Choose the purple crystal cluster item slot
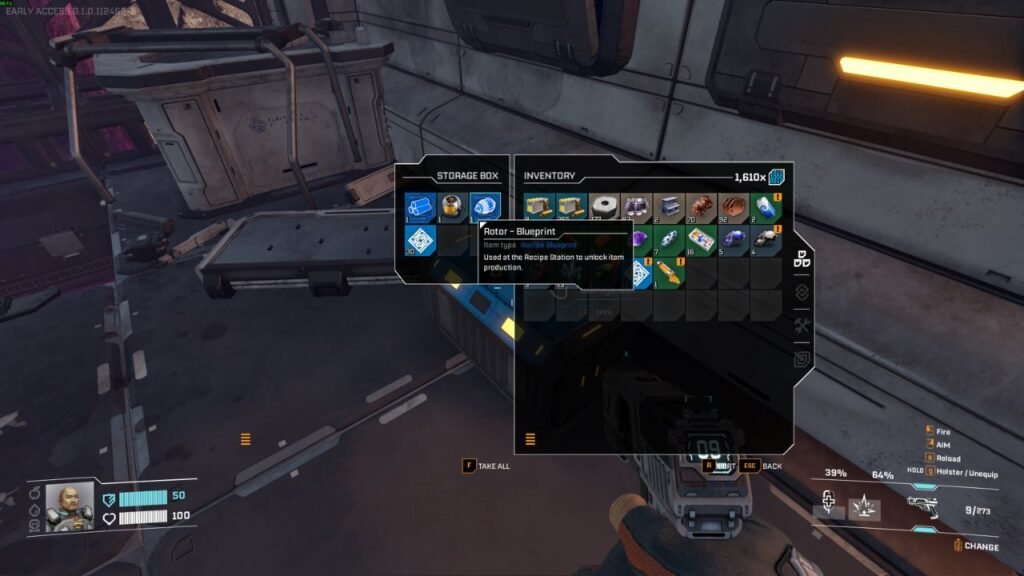This screenshot has width=1024, height=576. 636,207
